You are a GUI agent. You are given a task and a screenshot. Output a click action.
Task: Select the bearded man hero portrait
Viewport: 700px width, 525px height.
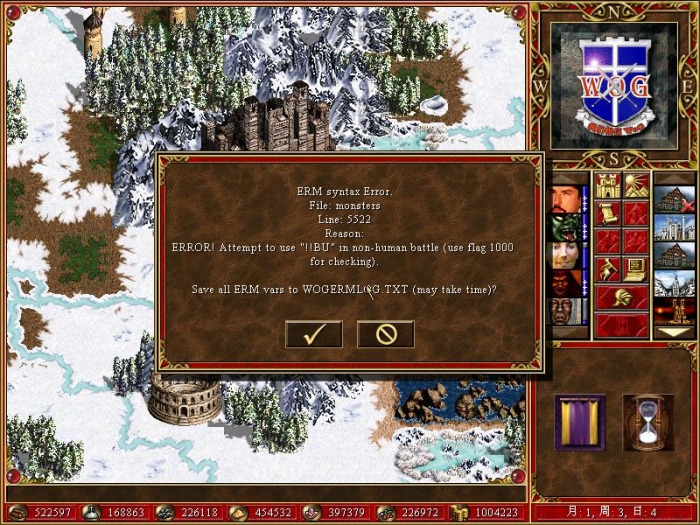pyautogui.click(x=564, y=198)
